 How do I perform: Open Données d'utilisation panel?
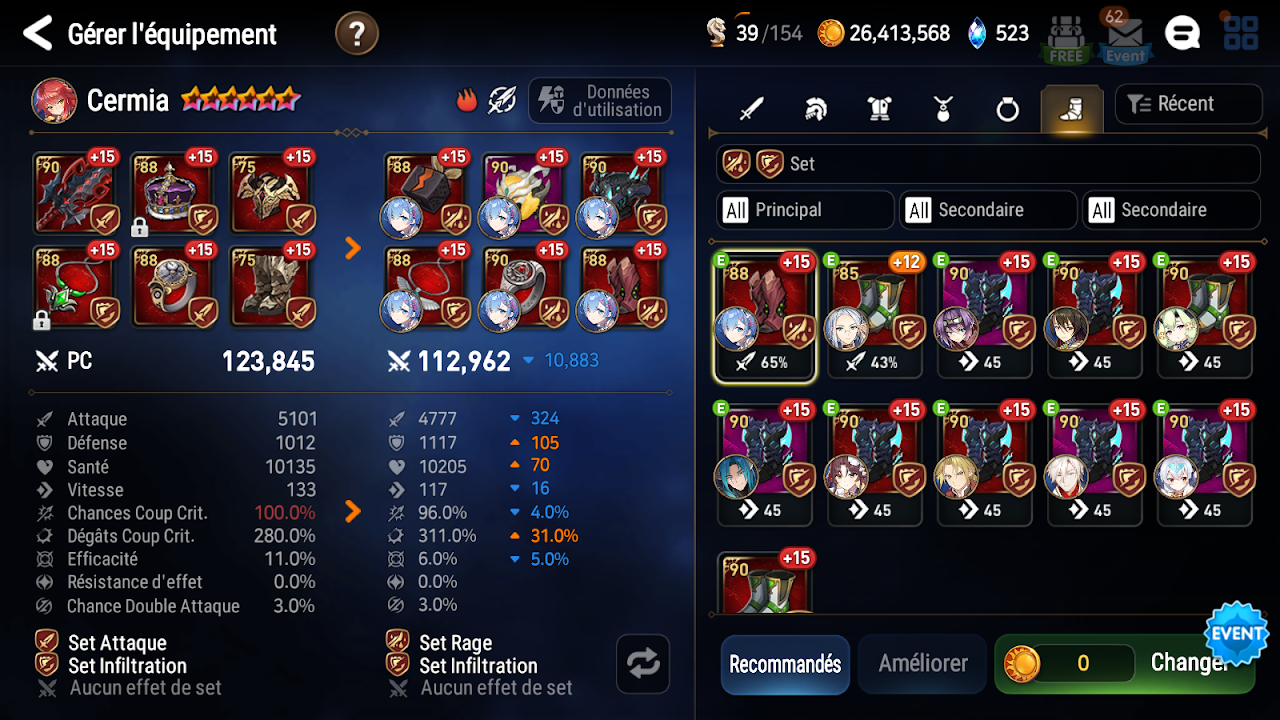pos(600,101)
